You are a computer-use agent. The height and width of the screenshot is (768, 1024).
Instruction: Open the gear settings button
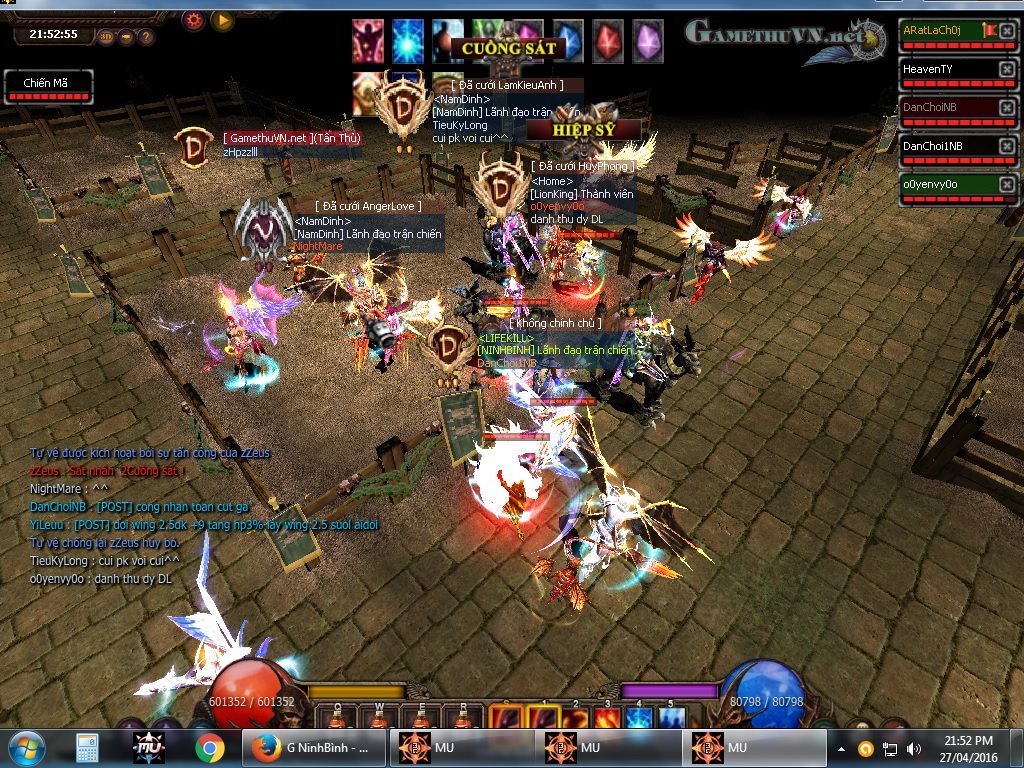pos(194,19)
